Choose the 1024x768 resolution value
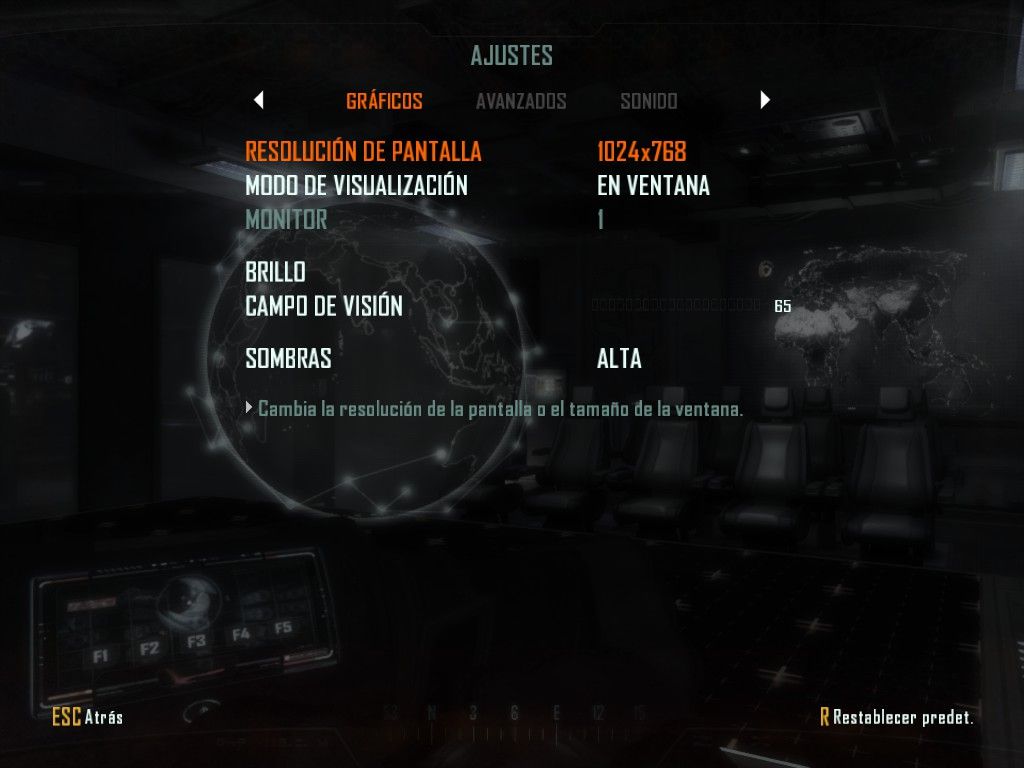 coord(641,152)
